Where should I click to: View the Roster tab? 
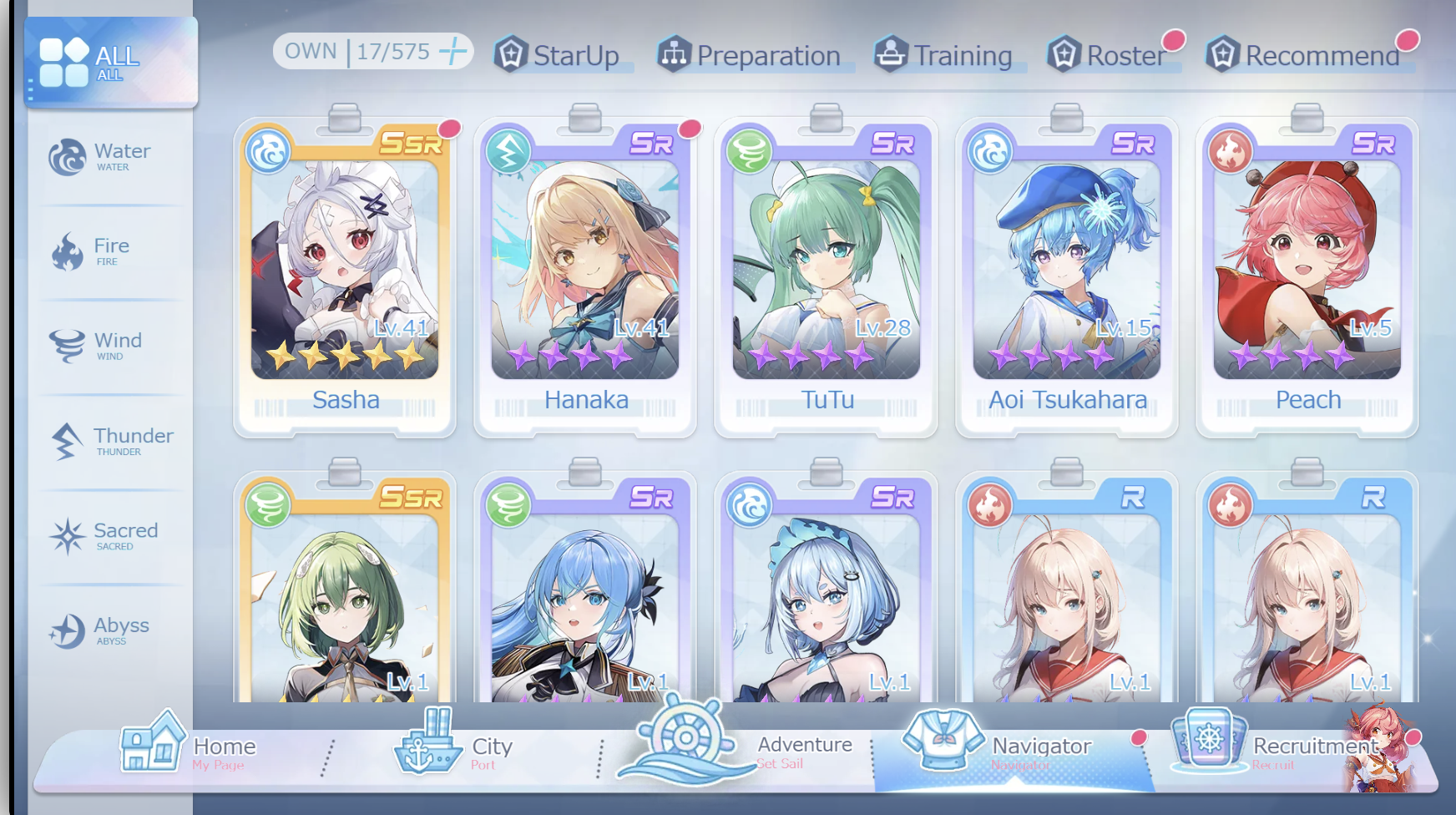point(1109,55)
